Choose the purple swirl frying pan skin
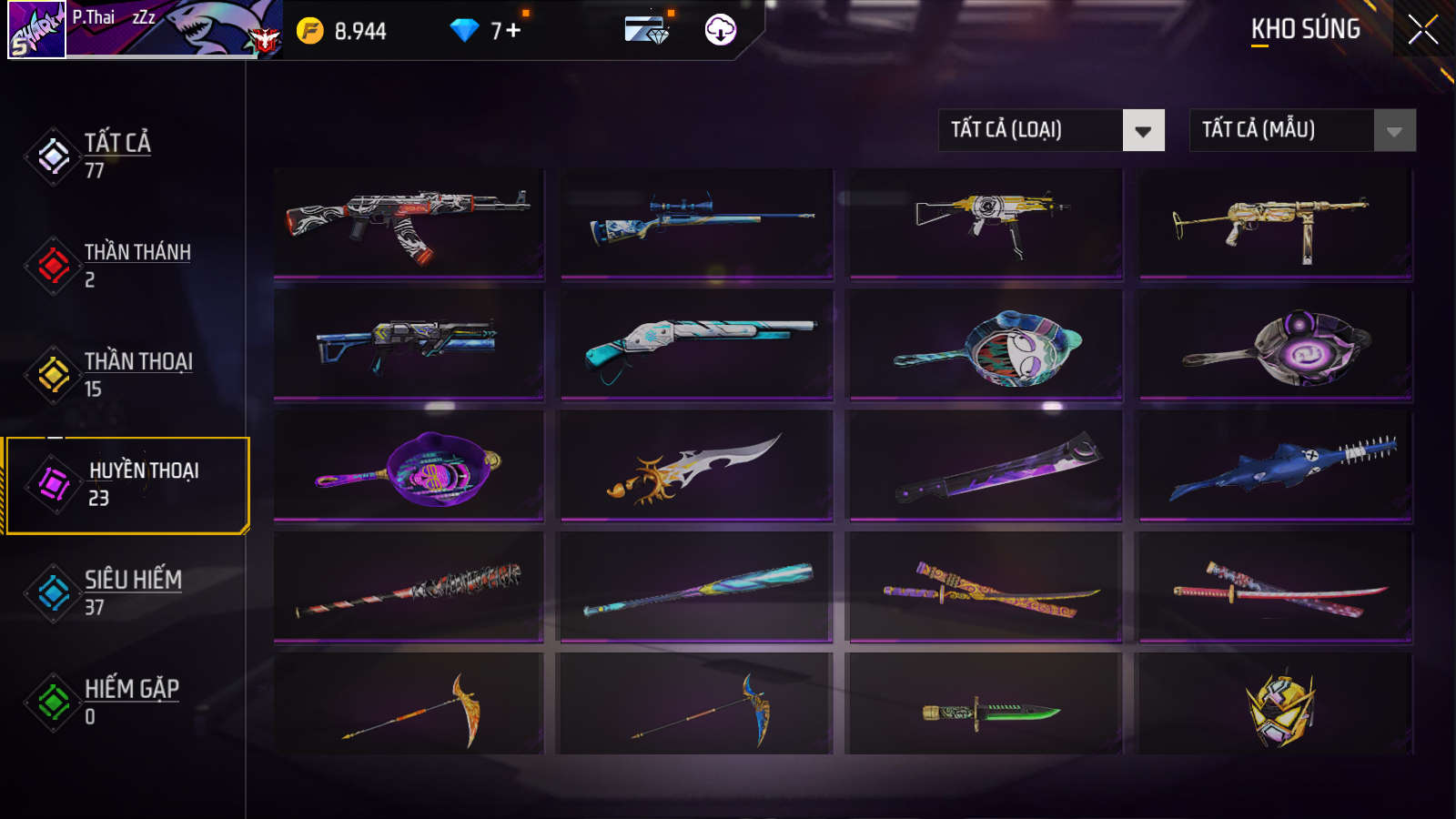The width and height of the screenshot is (1456, 819). coord(1275,344)
